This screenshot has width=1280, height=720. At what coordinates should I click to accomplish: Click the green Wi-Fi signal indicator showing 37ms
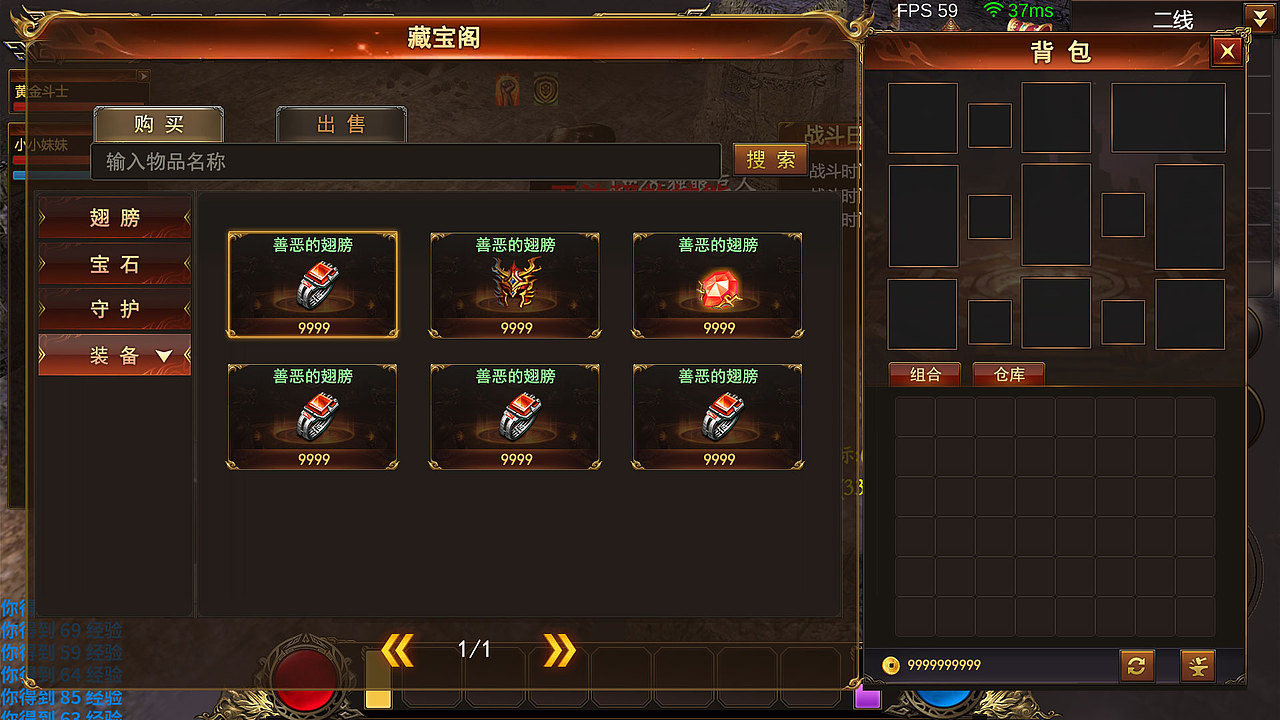(994, 10)
